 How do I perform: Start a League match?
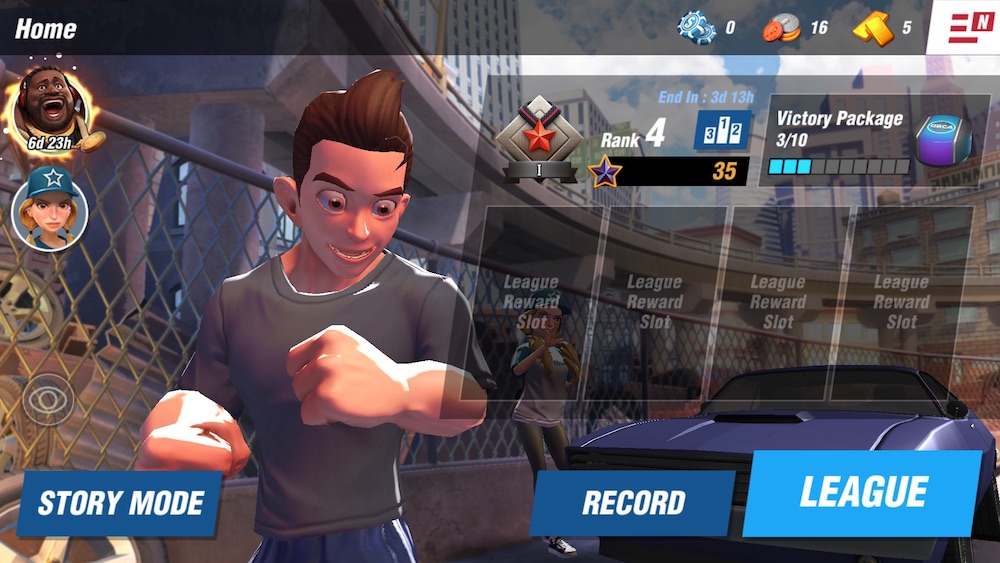(x=862, y=492)
